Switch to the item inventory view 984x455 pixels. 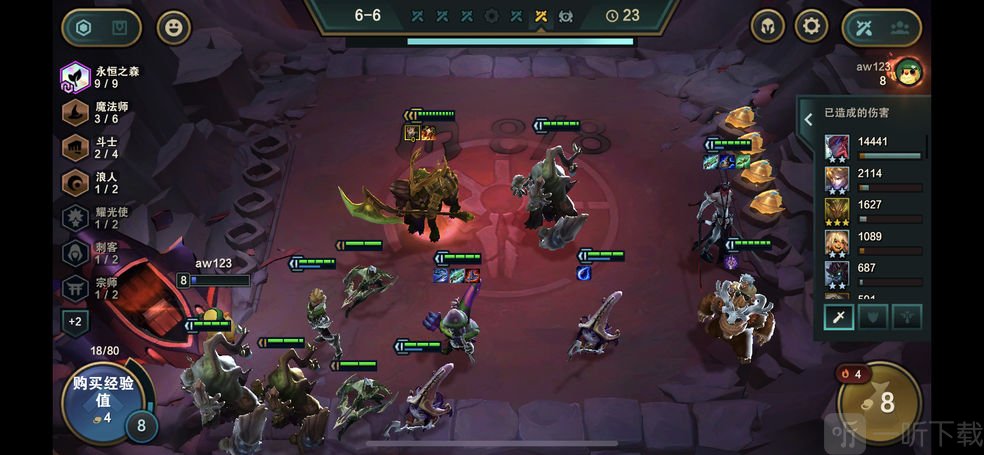pos(119,27)
